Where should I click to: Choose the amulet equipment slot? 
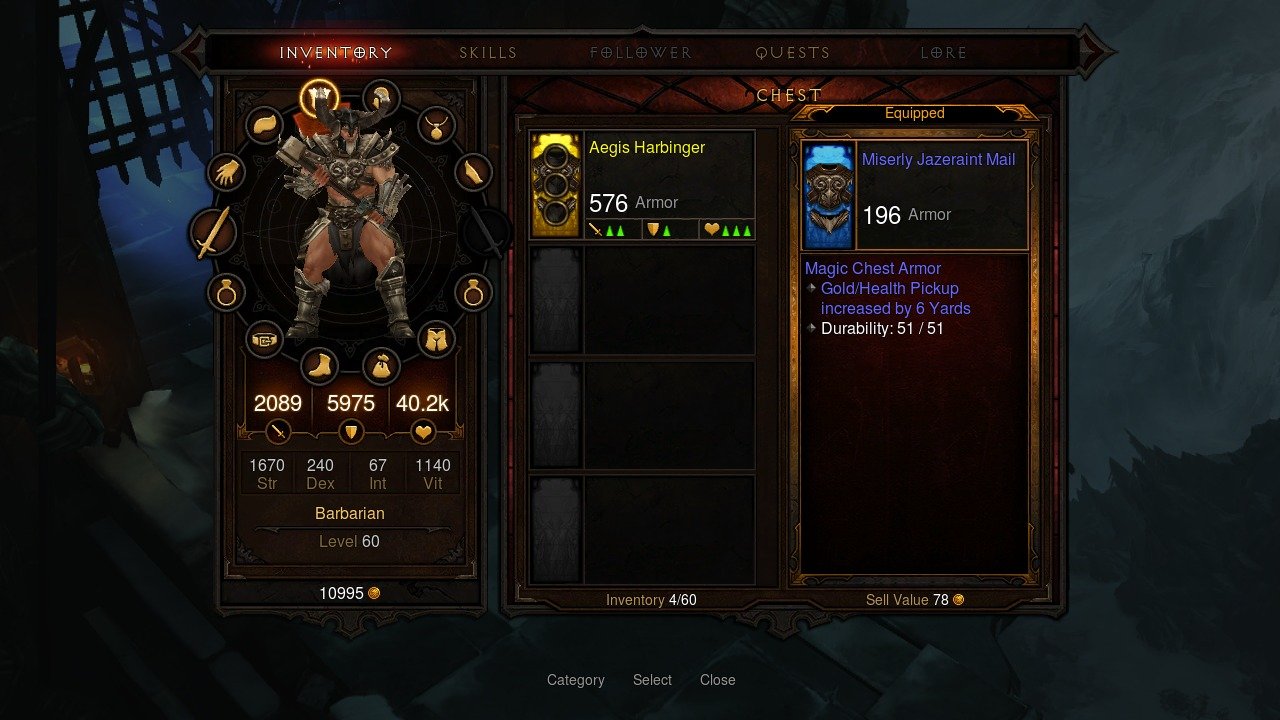[436, 125]
